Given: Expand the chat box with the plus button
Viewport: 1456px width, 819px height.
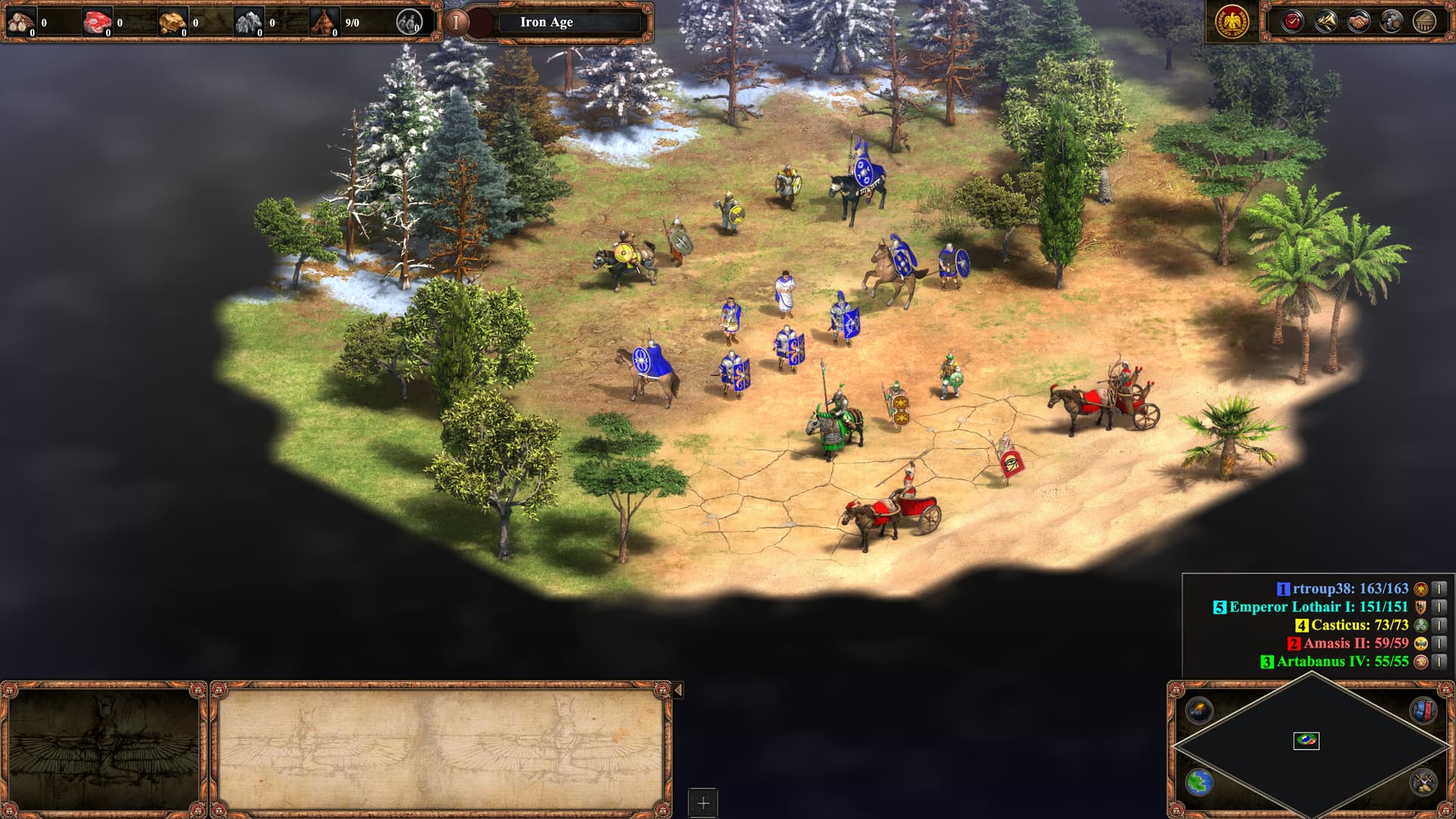Looking at the screenshot, I should click(x=701, y=801).
